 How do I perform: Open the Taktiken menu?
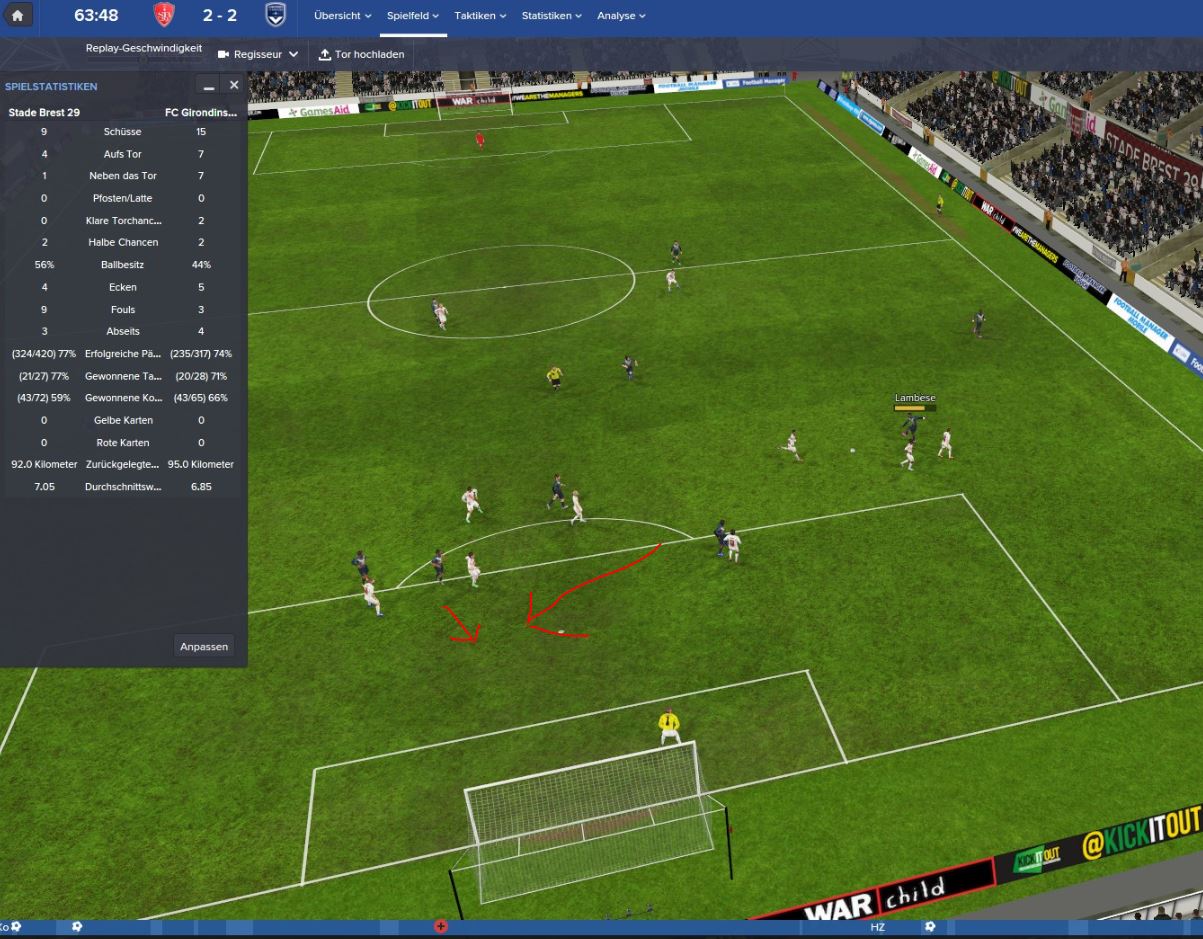point(480,16)
